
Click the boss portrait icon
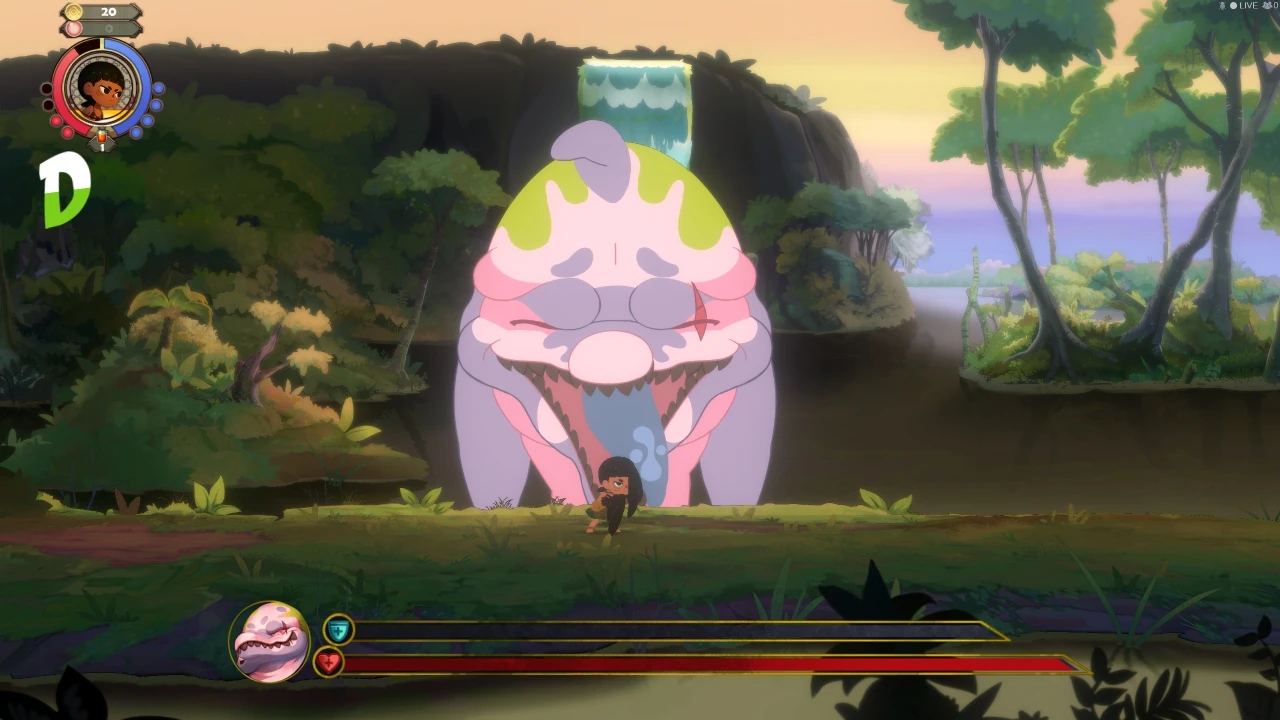269,642
